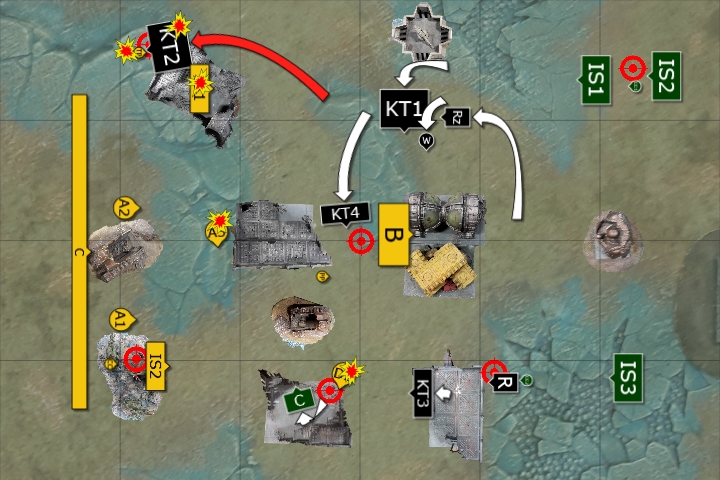This screenshot has width=720, height=480.
Task: Select the long yellow C unit bar
Action: [x=80, y=252]
